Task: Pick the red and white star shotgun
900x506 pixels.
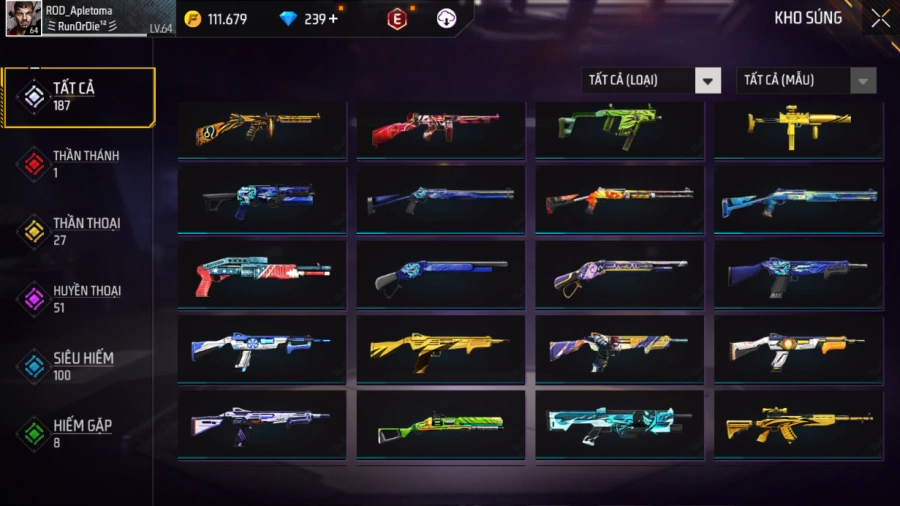Action: tap(262, 273)
